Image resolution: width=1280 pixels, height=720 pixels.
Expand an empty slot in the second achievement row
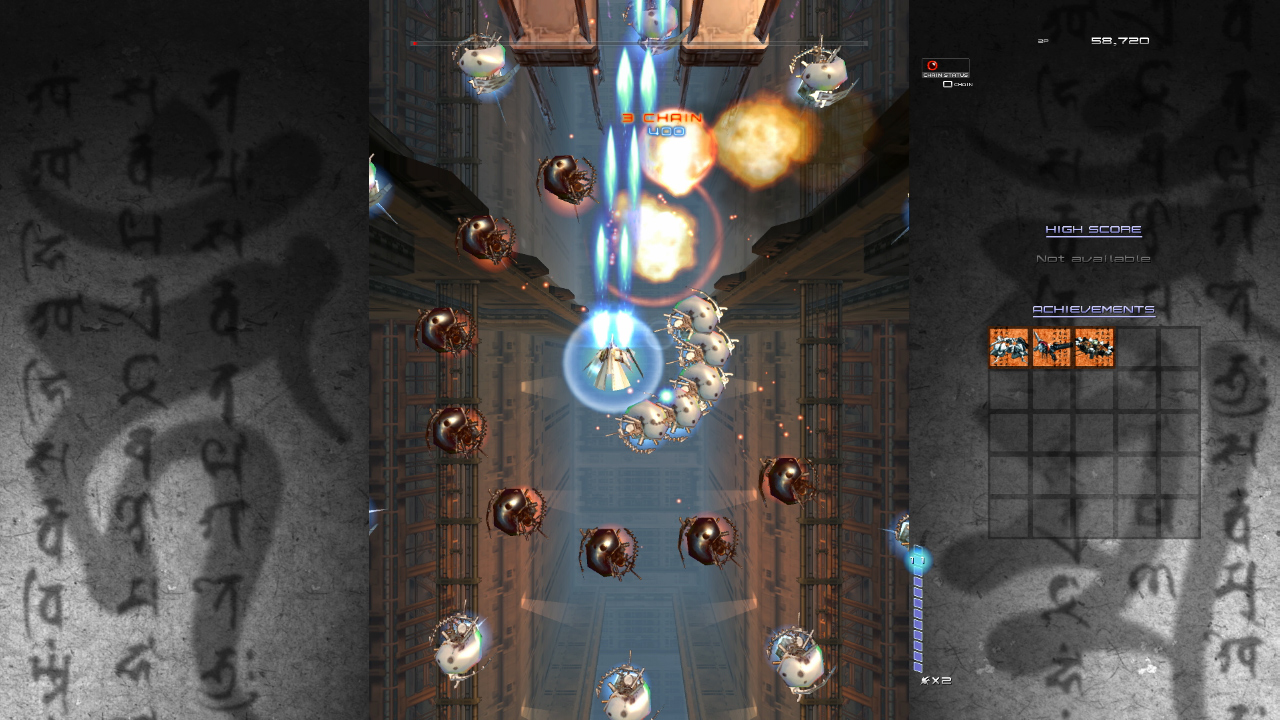(1008, 390)
